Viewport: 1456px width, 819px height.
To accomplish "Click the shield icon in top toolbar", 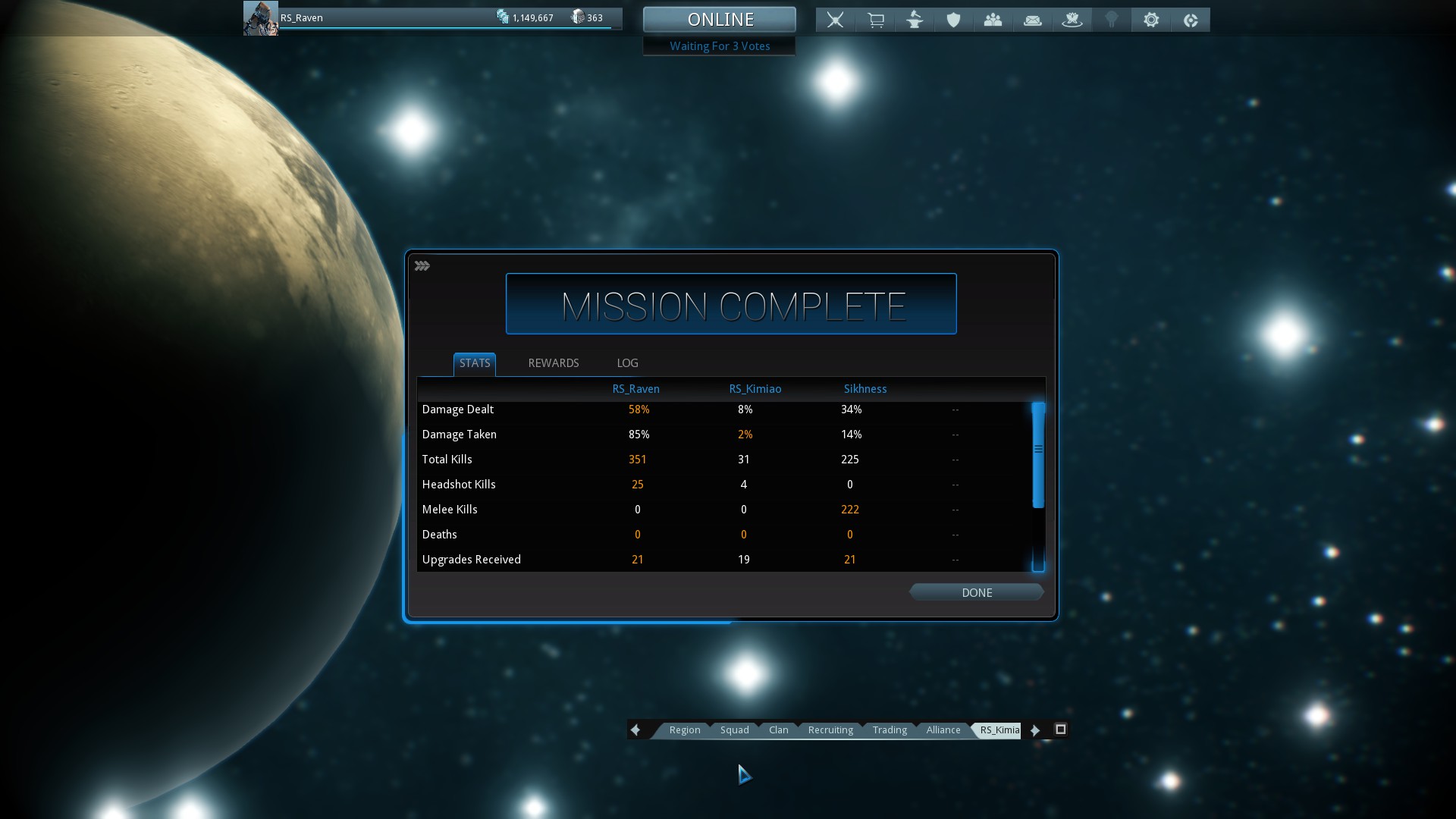I will (953, 20).
